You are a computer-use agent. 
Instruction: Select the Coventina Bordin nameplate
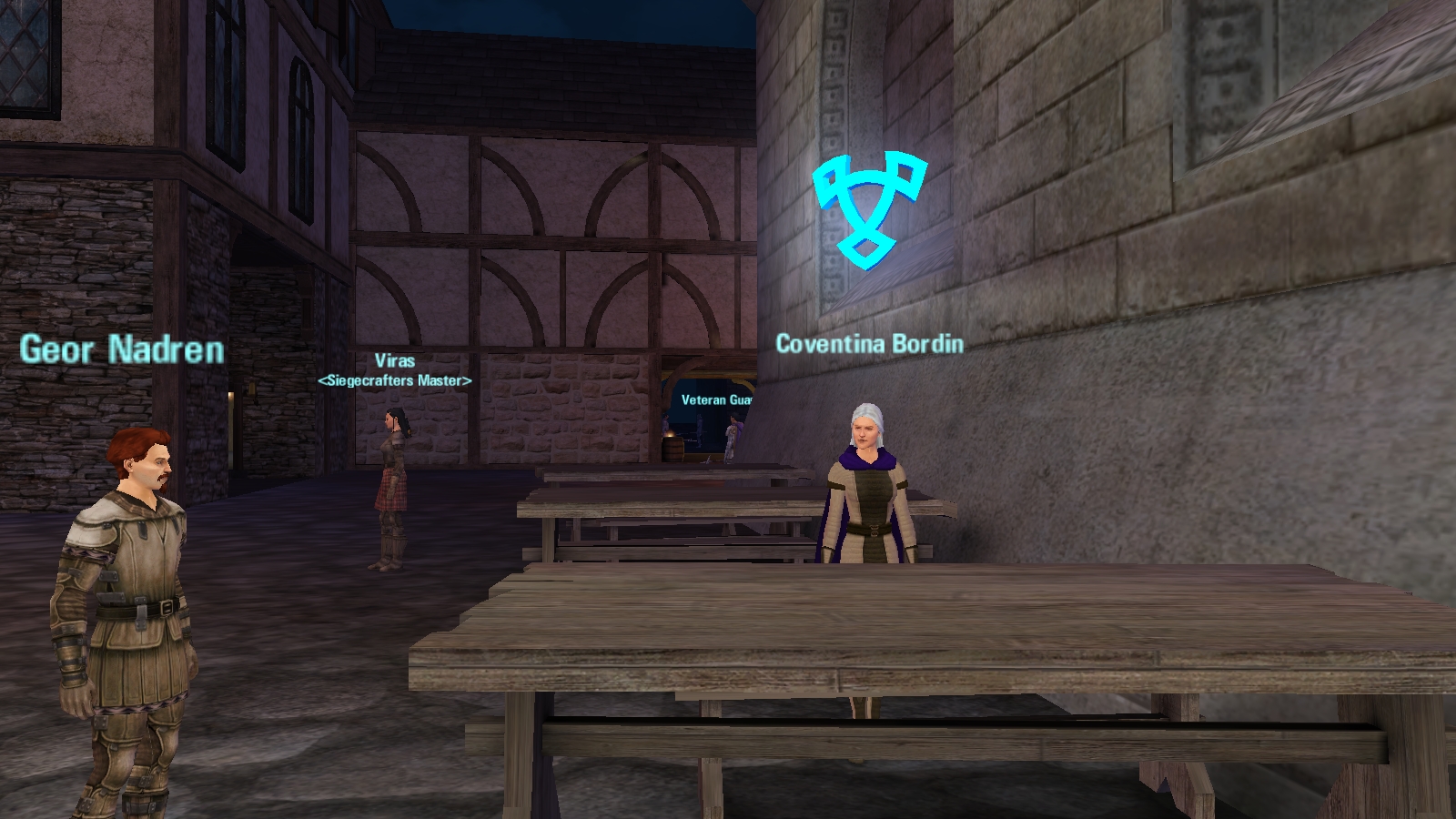(869, 344)
